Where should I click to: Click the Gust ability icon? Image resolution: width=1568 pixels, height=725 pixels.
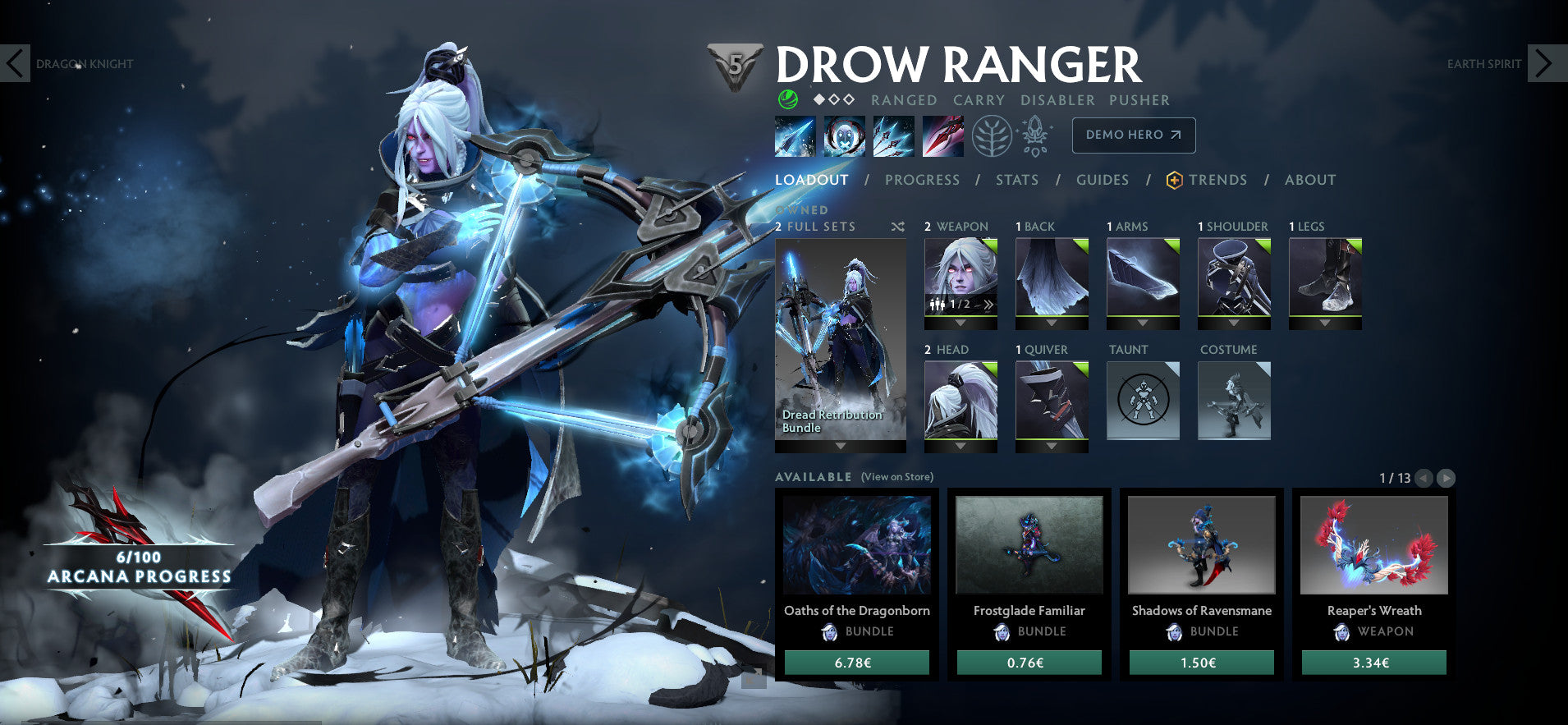(x=844, y=136)
